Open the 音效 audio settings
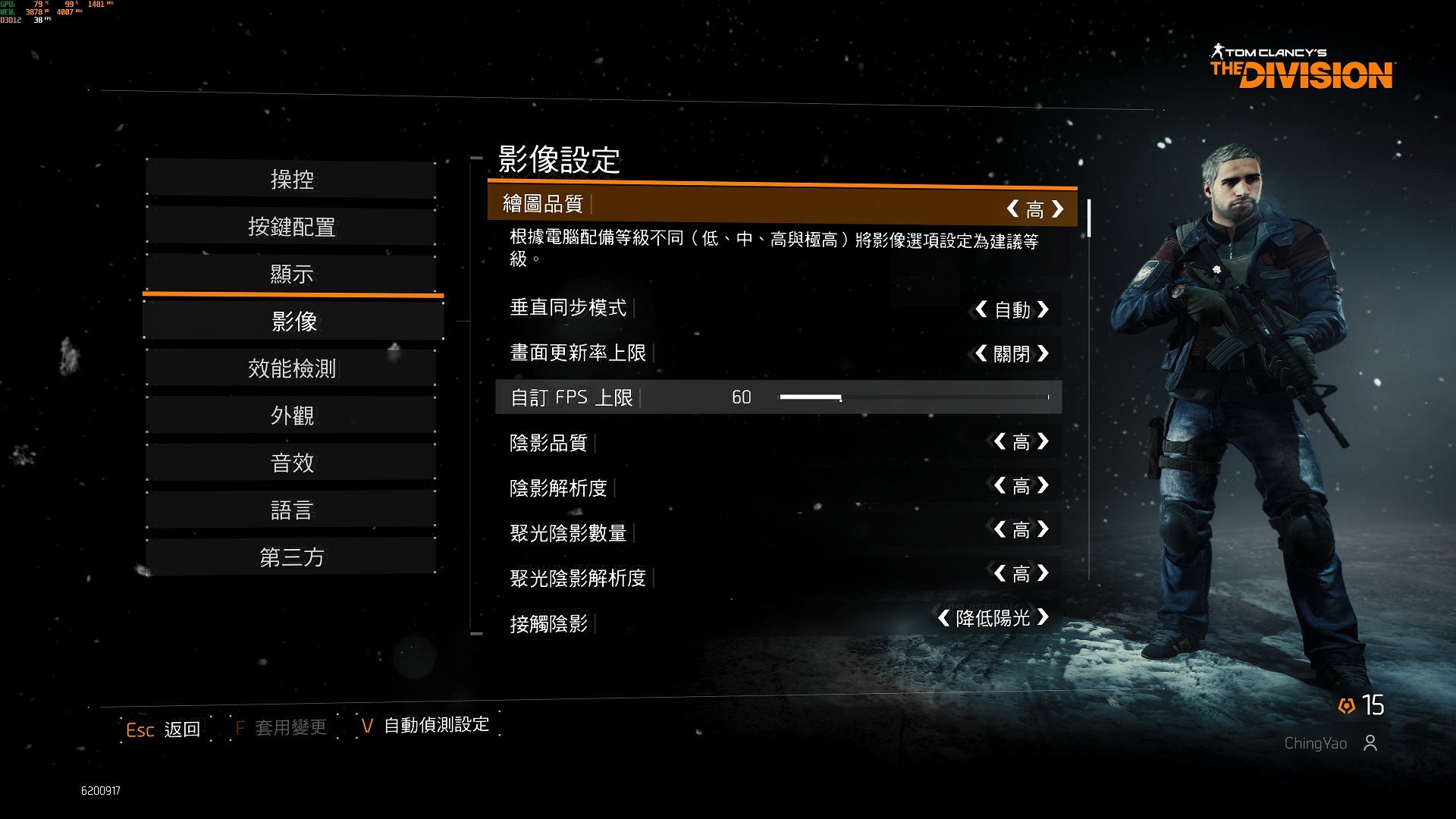 292,463
